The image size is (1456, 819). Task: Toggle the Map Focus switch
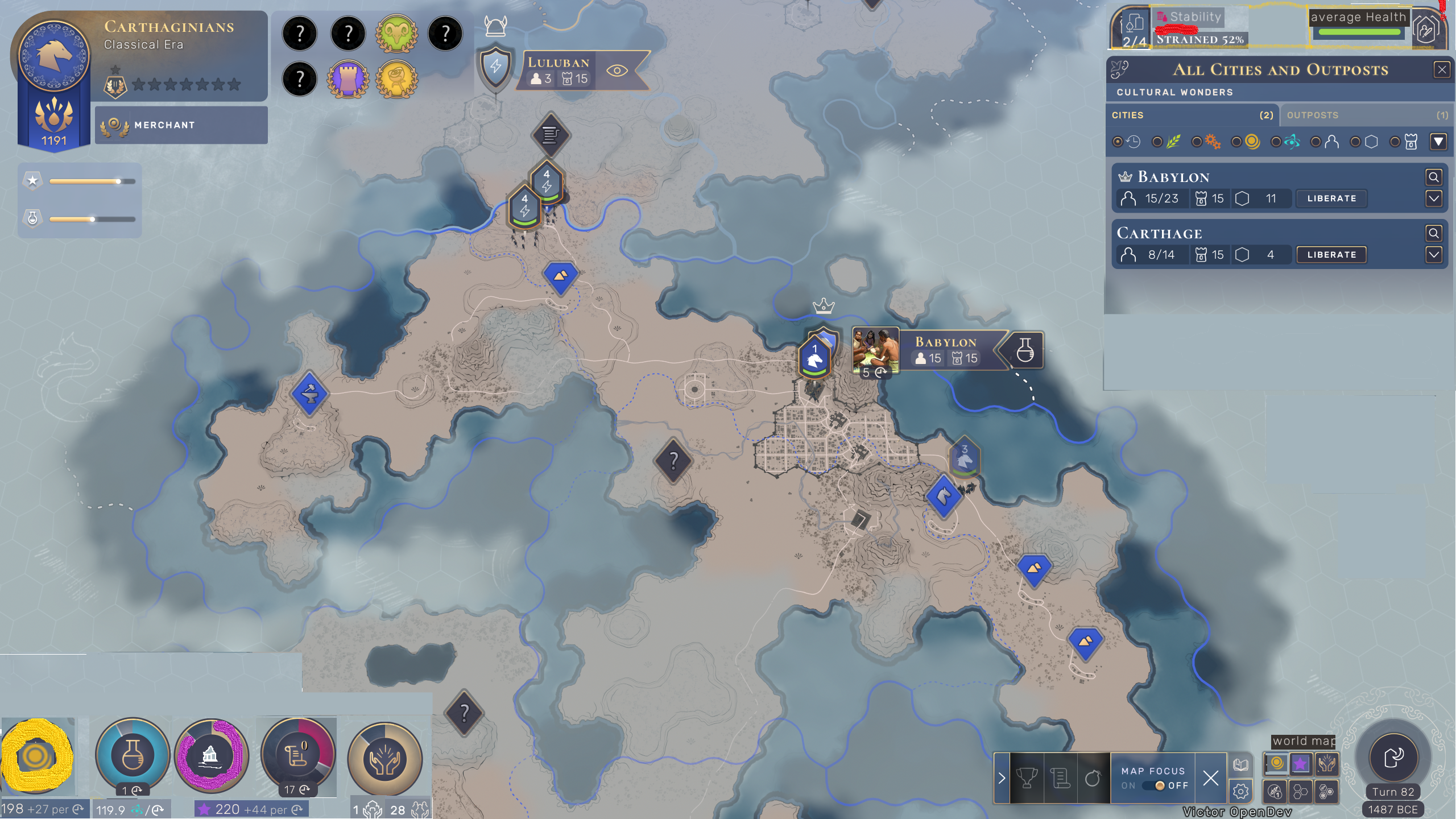pos(1154,785)
